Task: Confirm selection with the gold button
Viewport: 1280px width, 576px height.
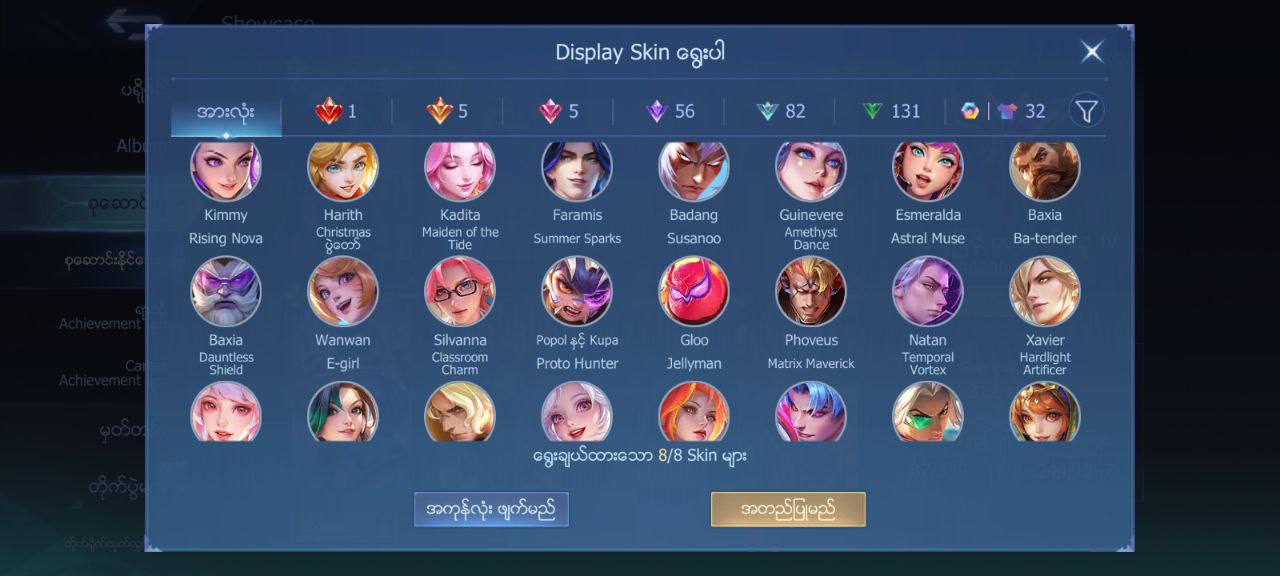Action: 788,509
